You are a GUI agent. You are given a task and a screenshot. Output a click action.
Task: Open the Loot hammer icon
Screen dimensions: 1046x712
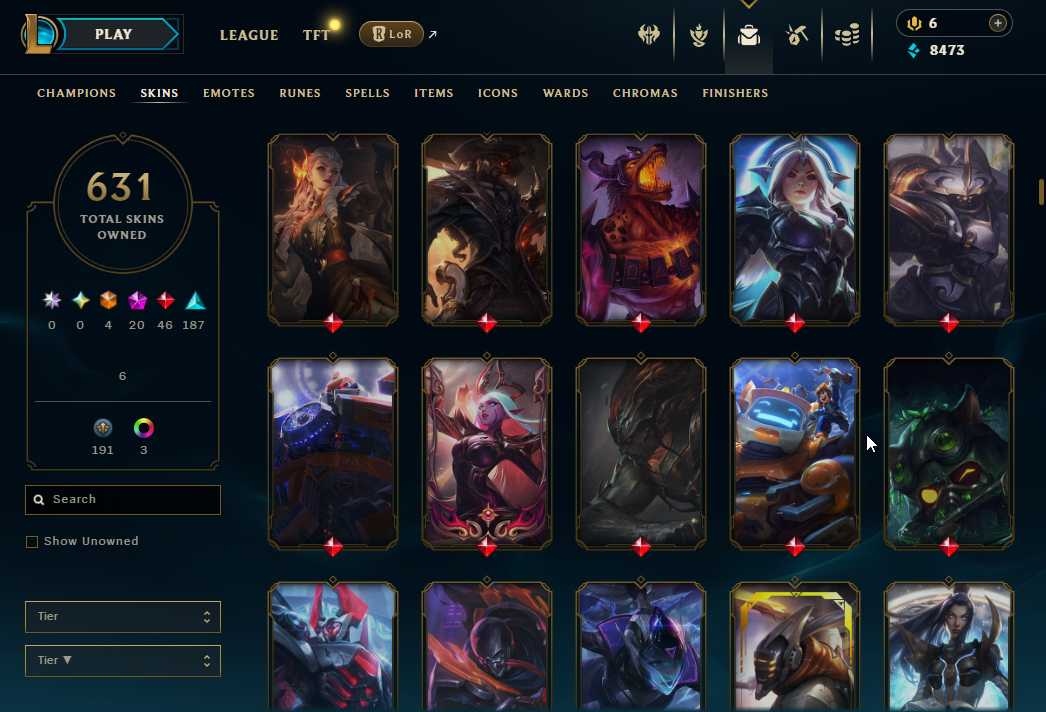point(797,36)
